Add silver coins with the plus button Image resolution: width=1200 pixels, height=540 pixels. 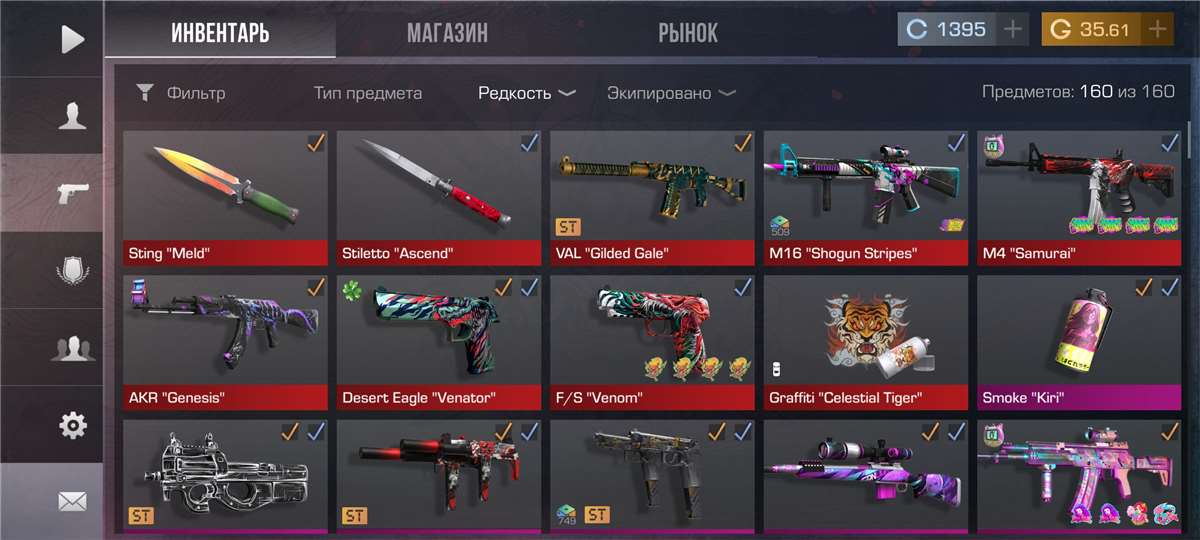pyautogui.click(x=1013, y=30)
